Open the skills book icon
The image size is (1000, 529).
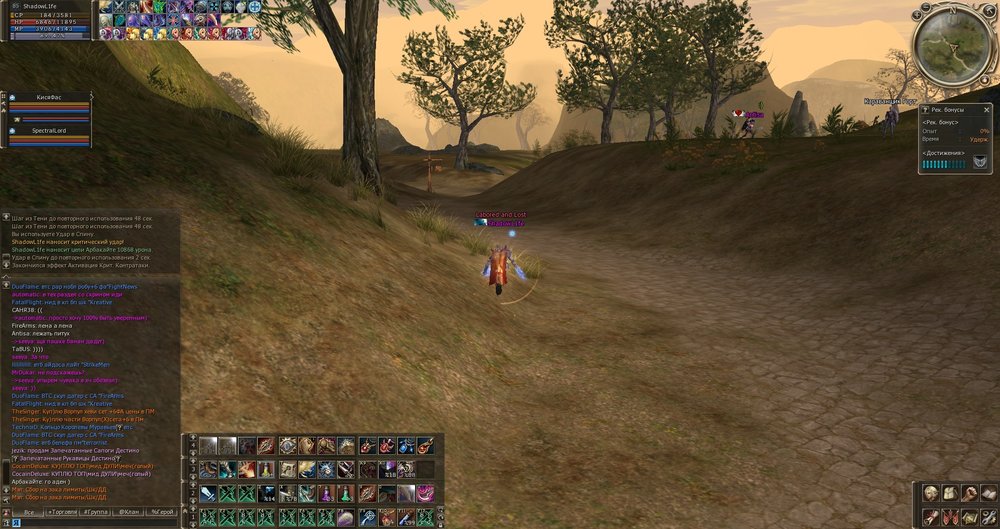(x=987, y=493)
